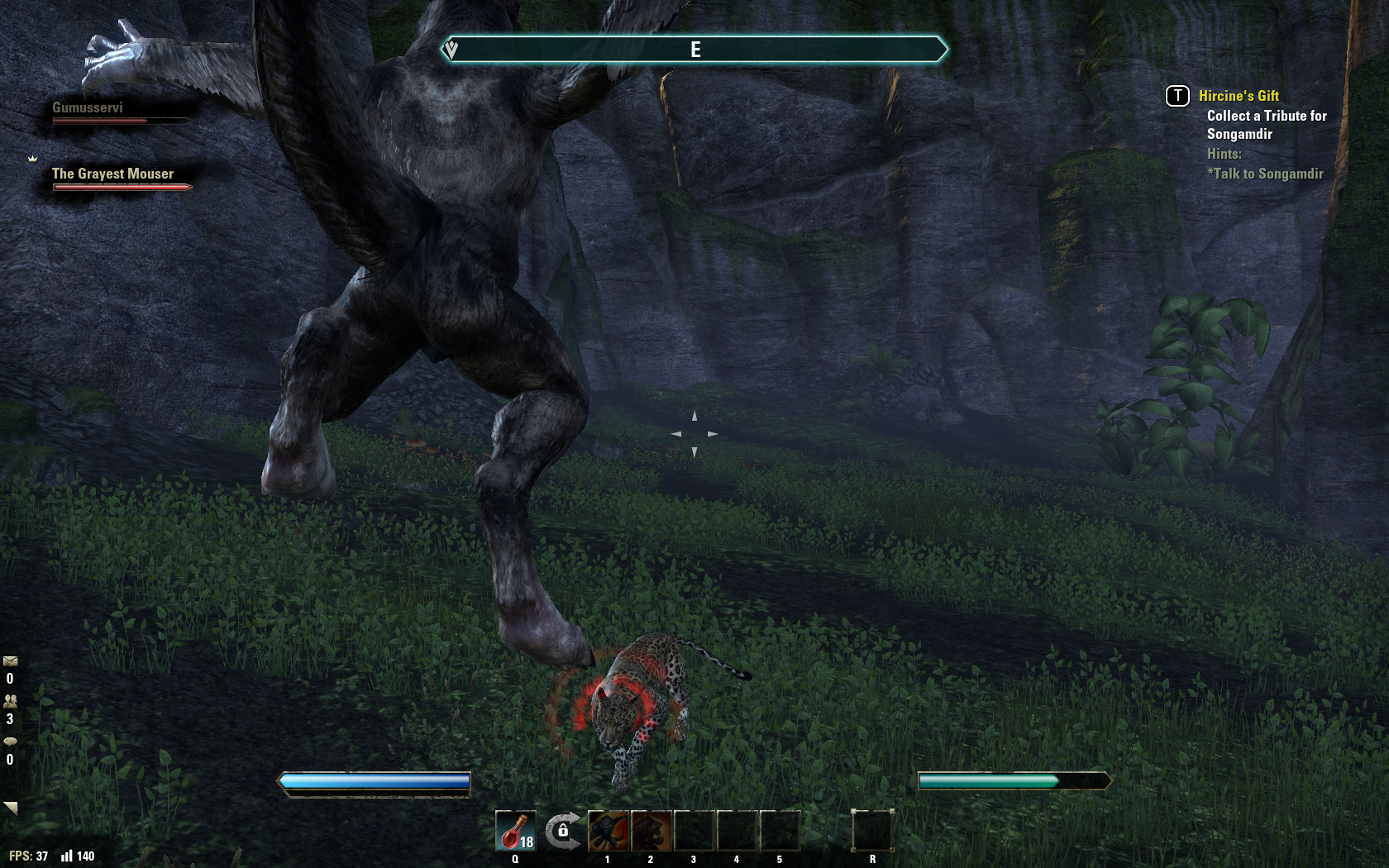Open the mail envelope icon

[10, 661]
